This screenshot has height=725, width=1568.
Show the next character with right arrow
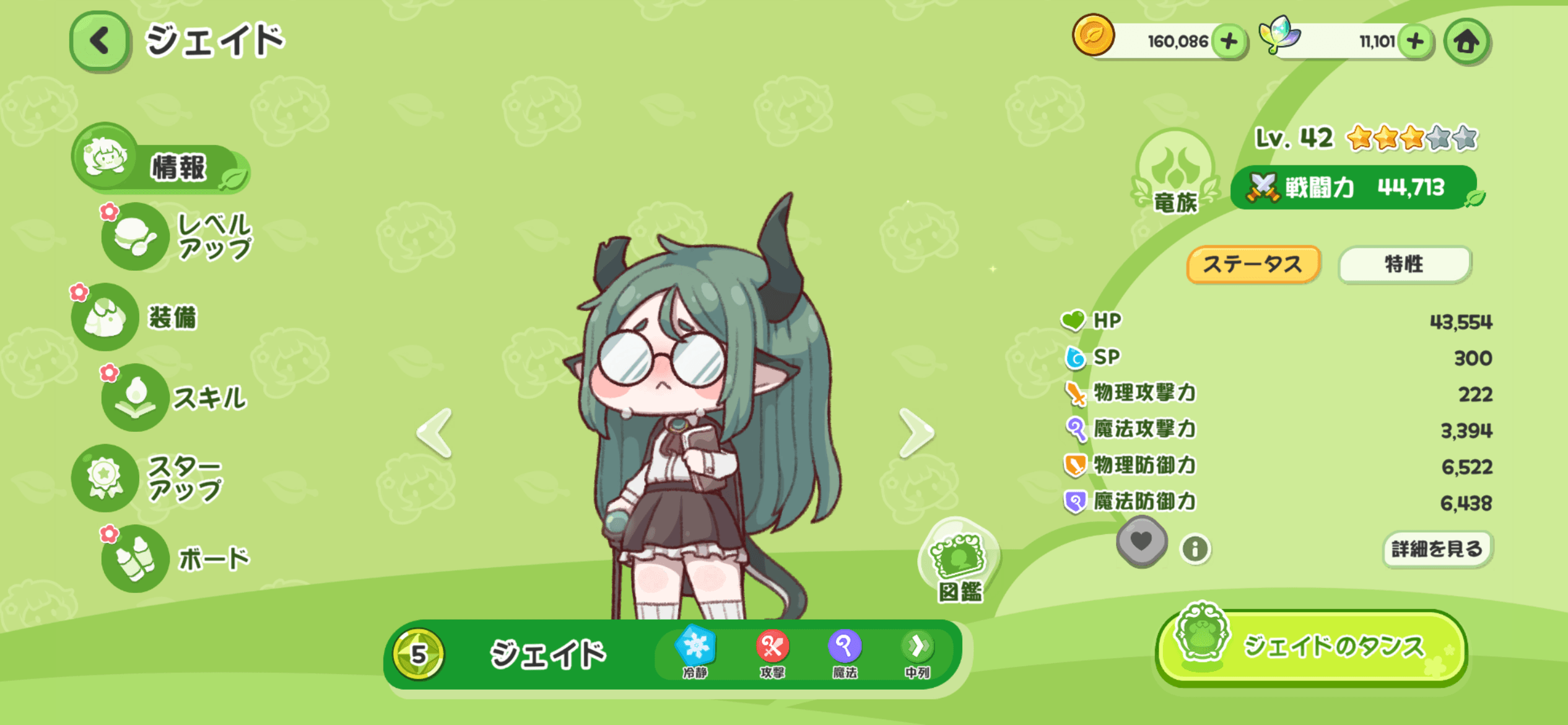915,433
